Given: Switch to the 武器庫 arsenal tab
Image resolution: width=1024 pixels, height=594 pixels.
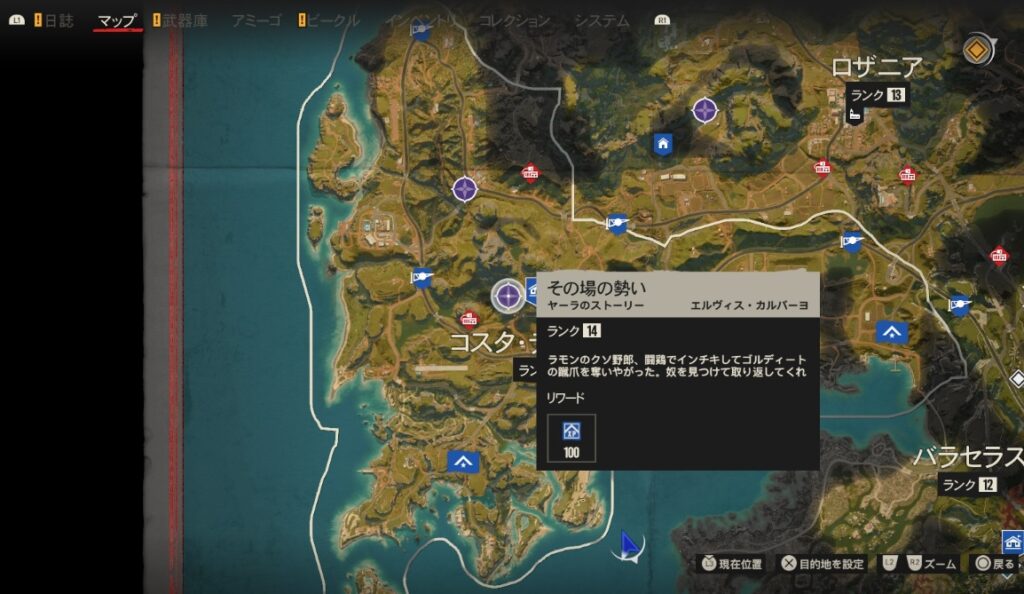Looking at the screenshot, I should [187, 20].
